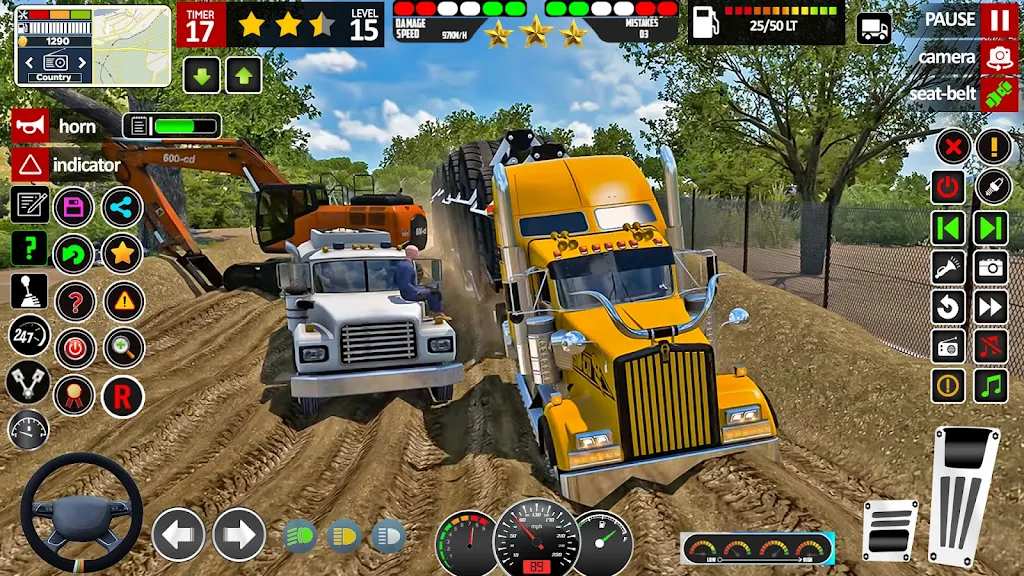The image size is (1024, 576).
Task: Fasten the seat-belt
Action: pyautogui.click(x=998, y=93)
